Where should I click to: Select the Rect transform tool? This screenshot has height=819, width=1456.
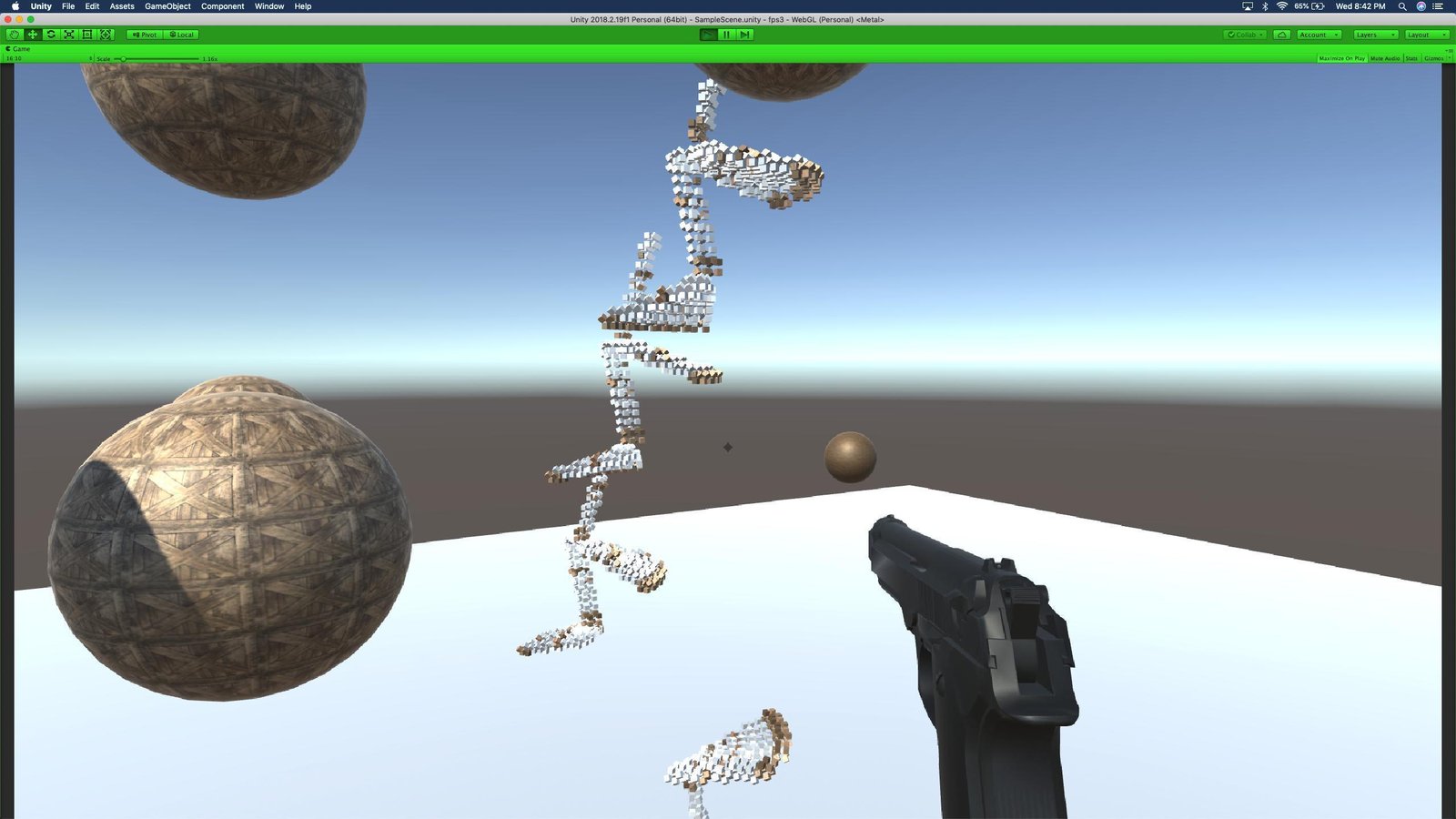(x=86, y=34)
